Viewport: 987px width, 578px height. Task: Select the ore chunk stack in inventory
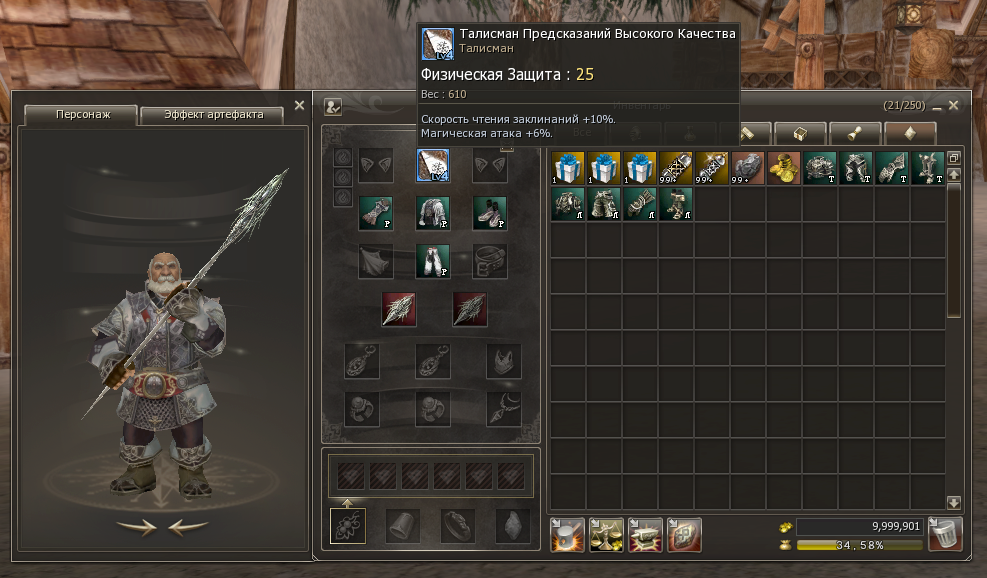pos(747,168)
